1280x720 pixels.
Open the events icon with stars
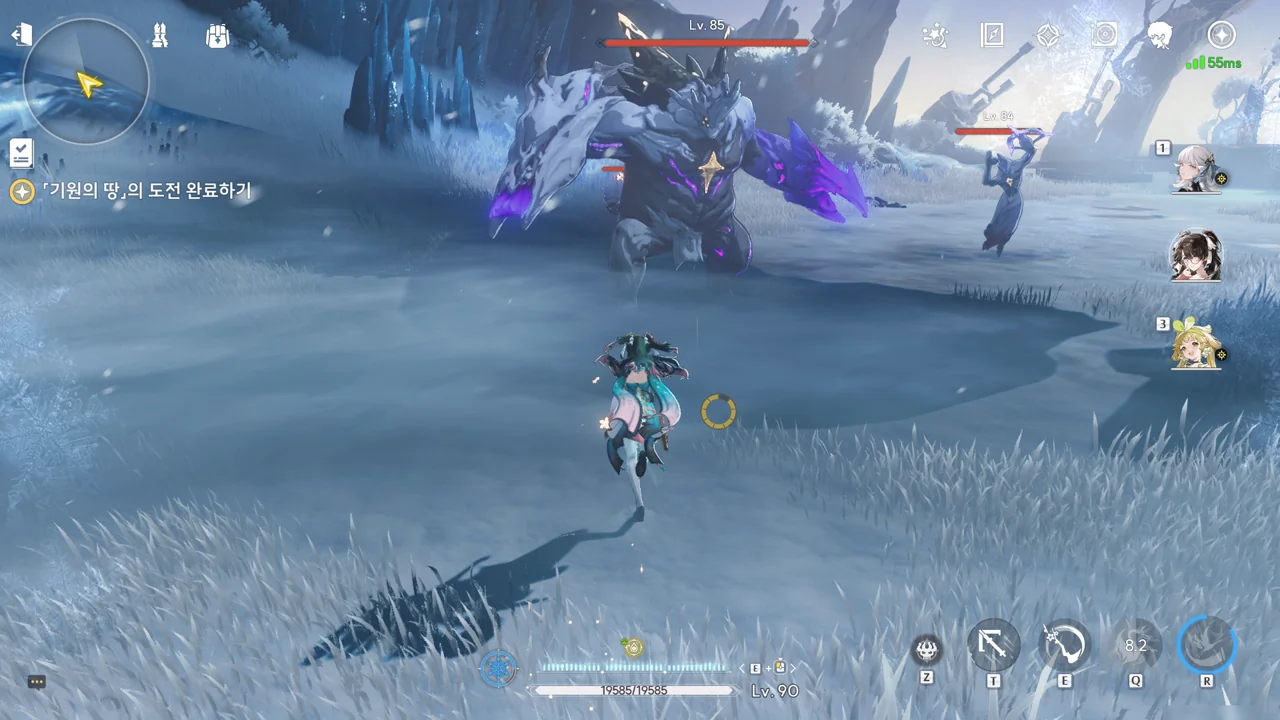coord(934,36)
